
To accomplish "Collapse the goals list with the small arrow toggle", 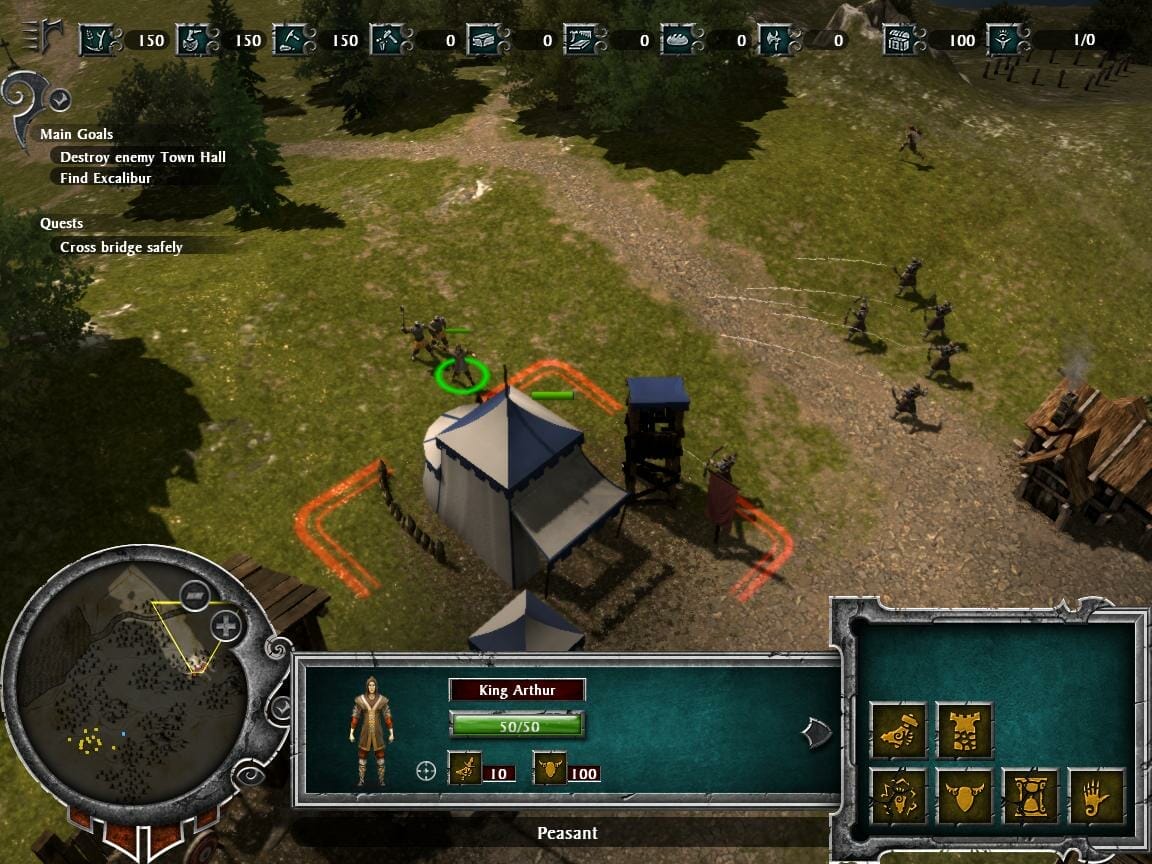I will coord(60,99).
